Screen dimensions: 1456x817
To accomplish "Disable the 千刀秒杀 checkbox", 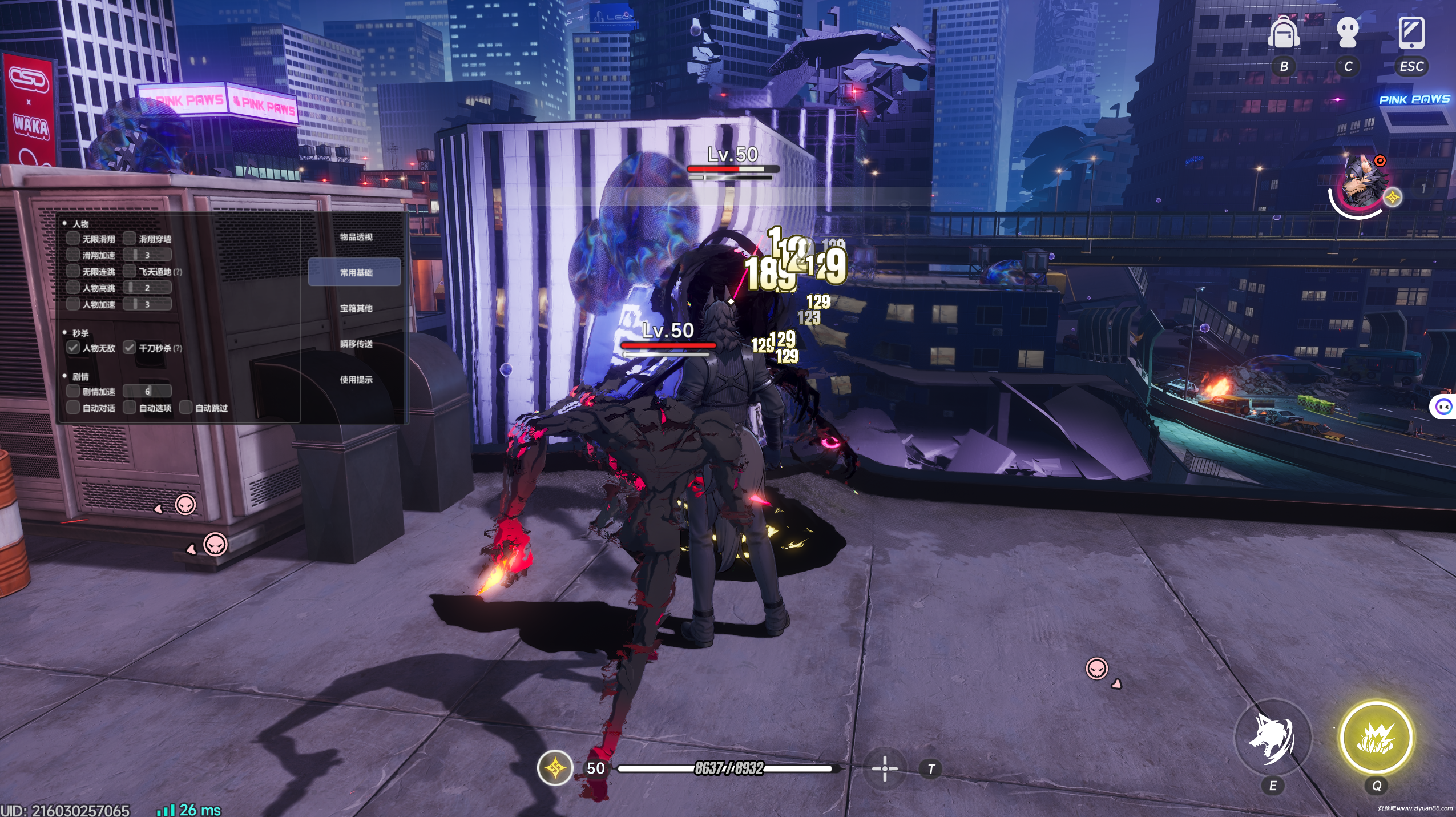I will click(130, 348).
